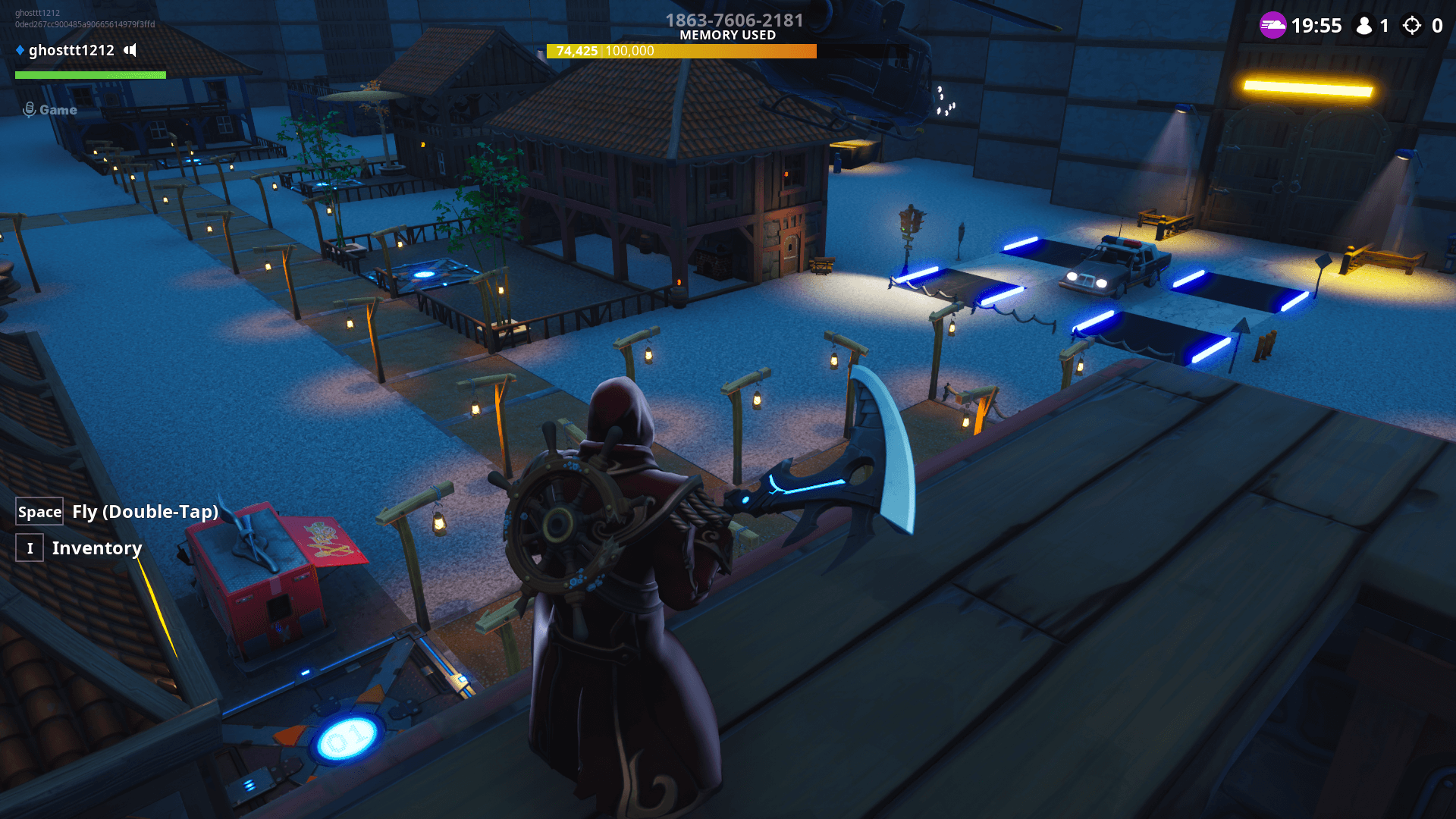Select the Game voice channel microphone icon

(x=29, y=109)
